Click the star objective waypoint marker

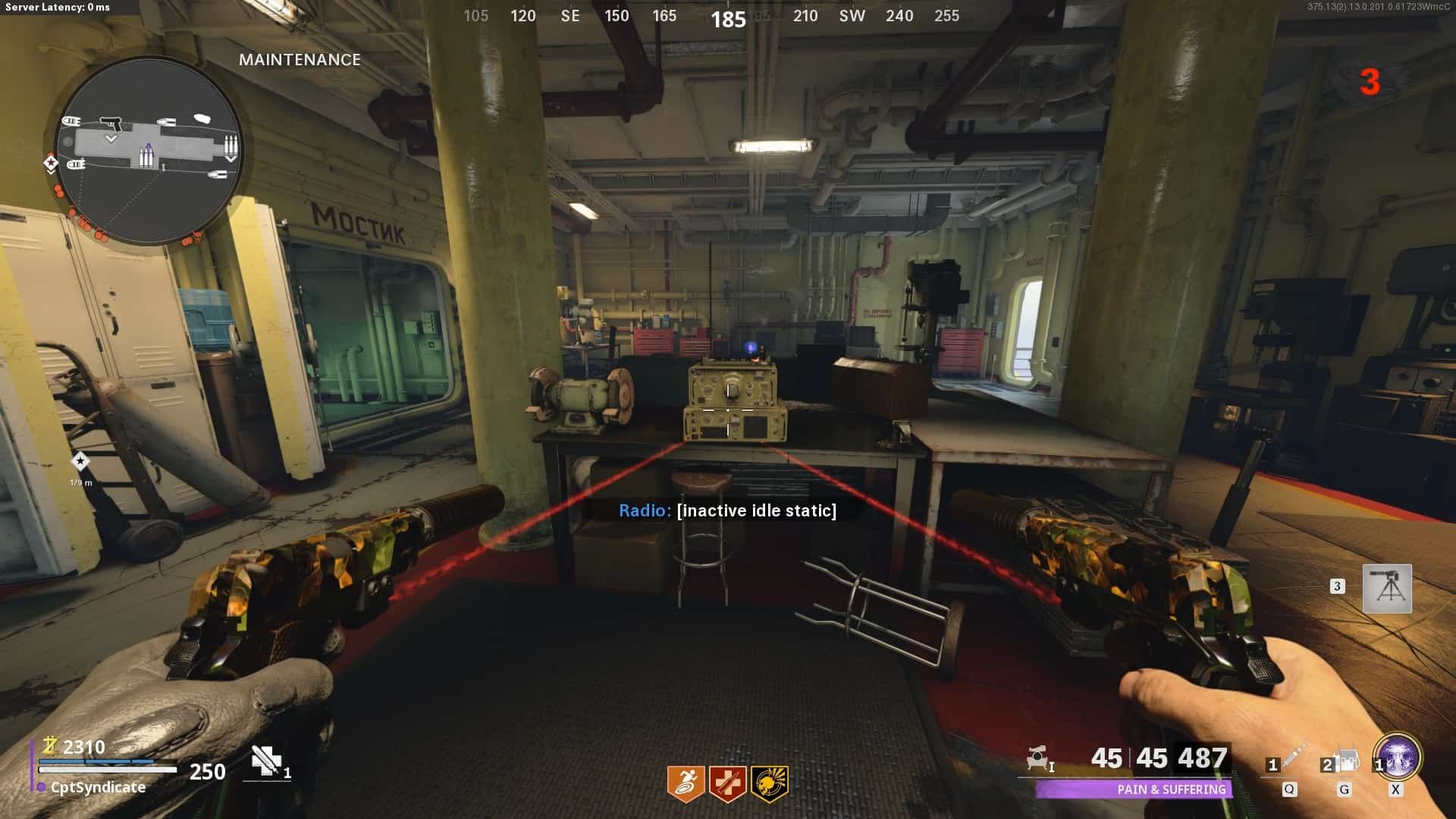[x=80, y=461]
